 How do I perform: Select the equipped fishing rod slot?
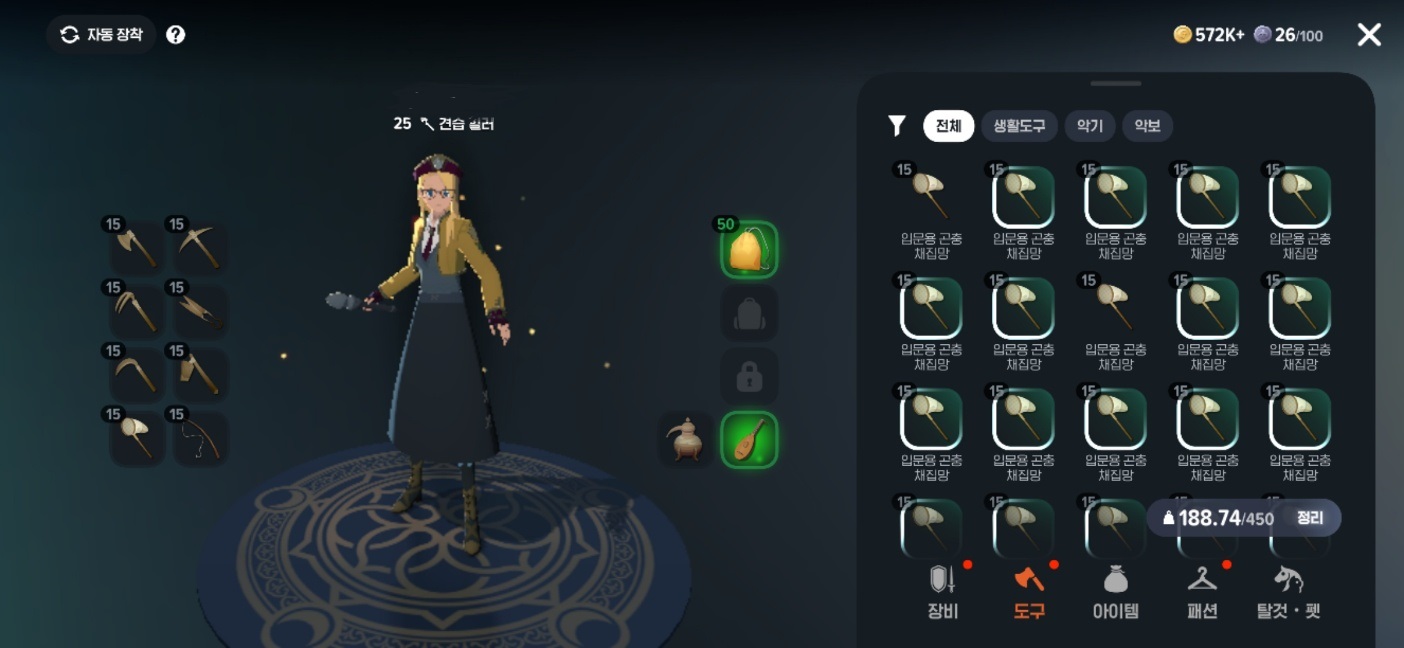click(200, 438)
